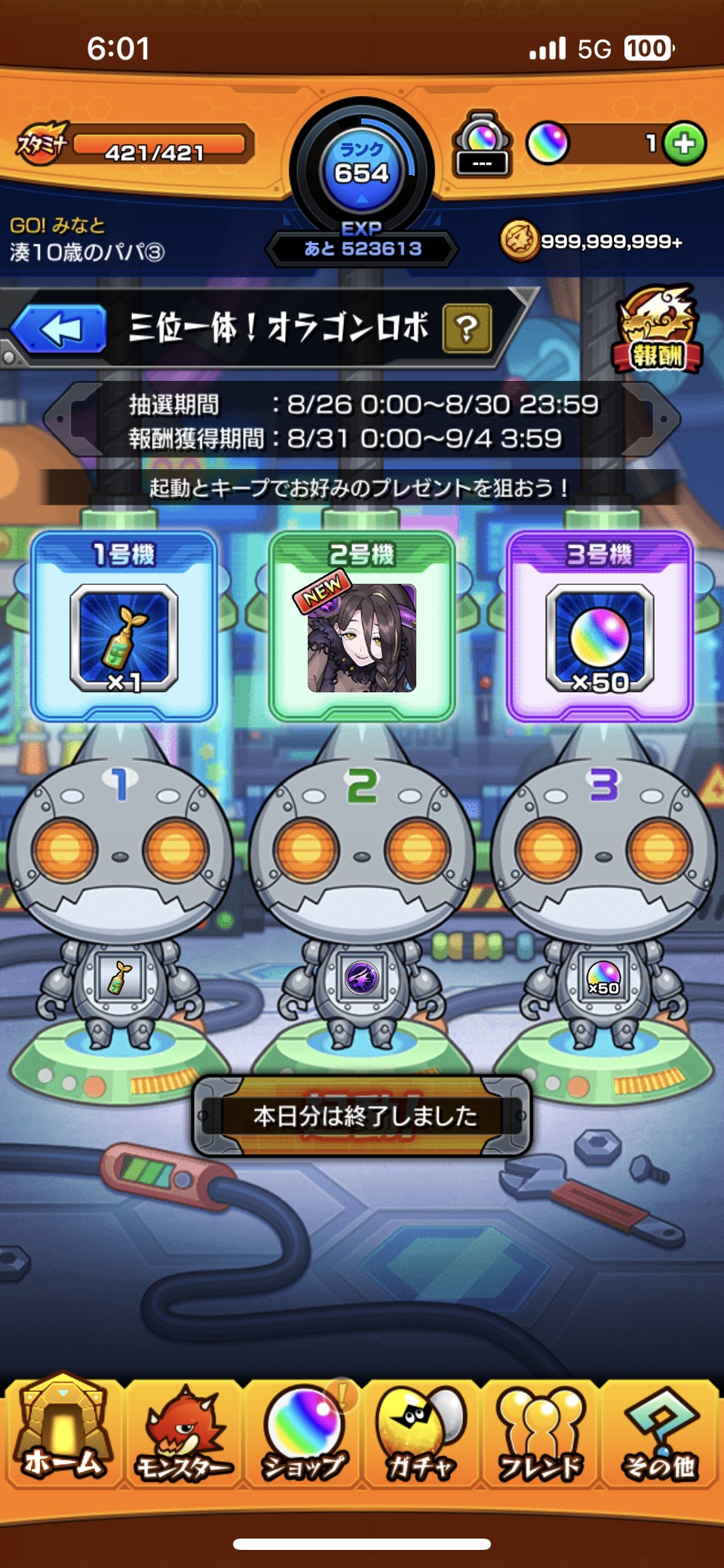Open the yellow question mark help

(x=467, y=329)
